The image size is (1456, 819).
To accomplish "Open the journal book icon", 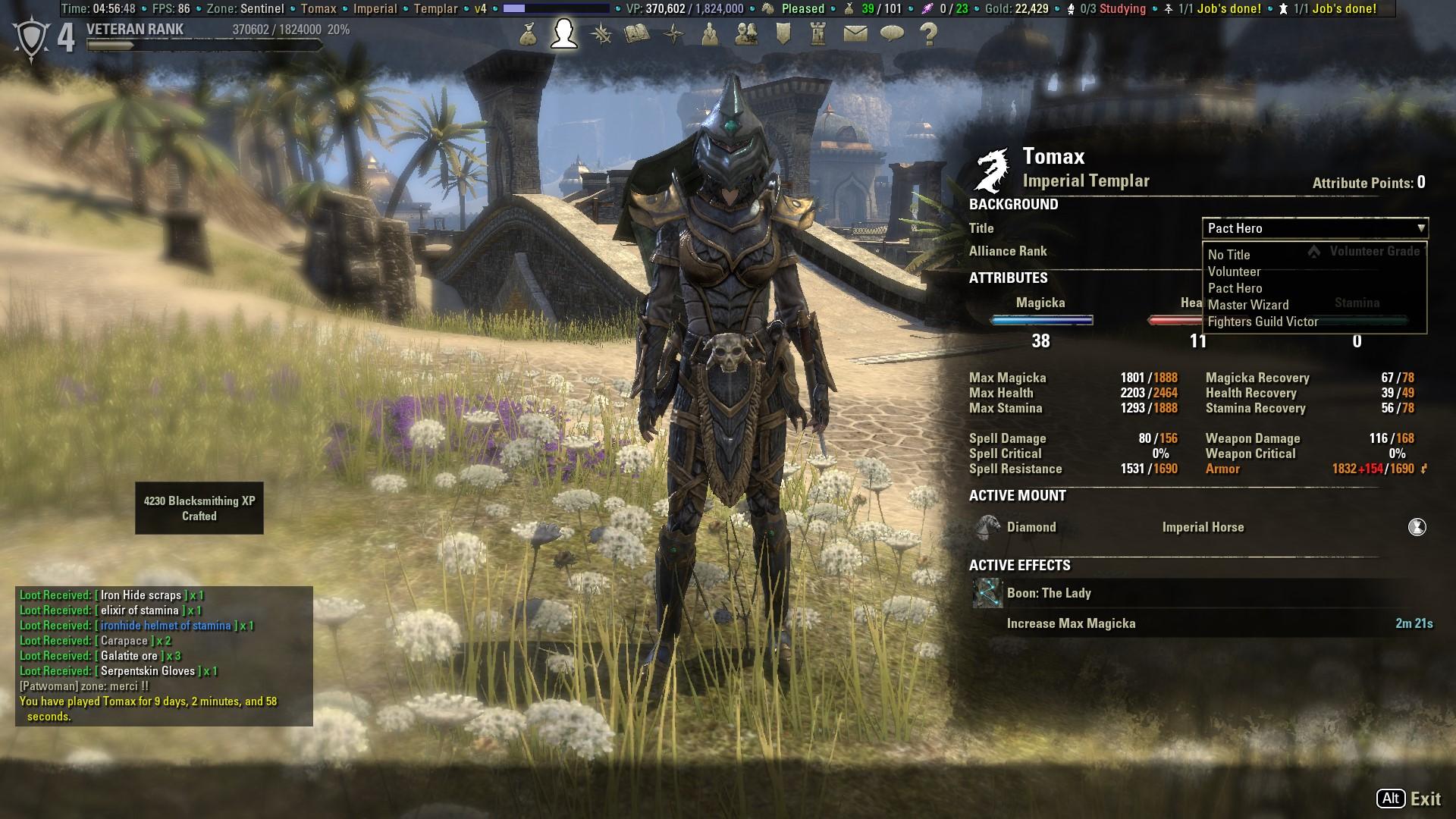I will 637,34.
